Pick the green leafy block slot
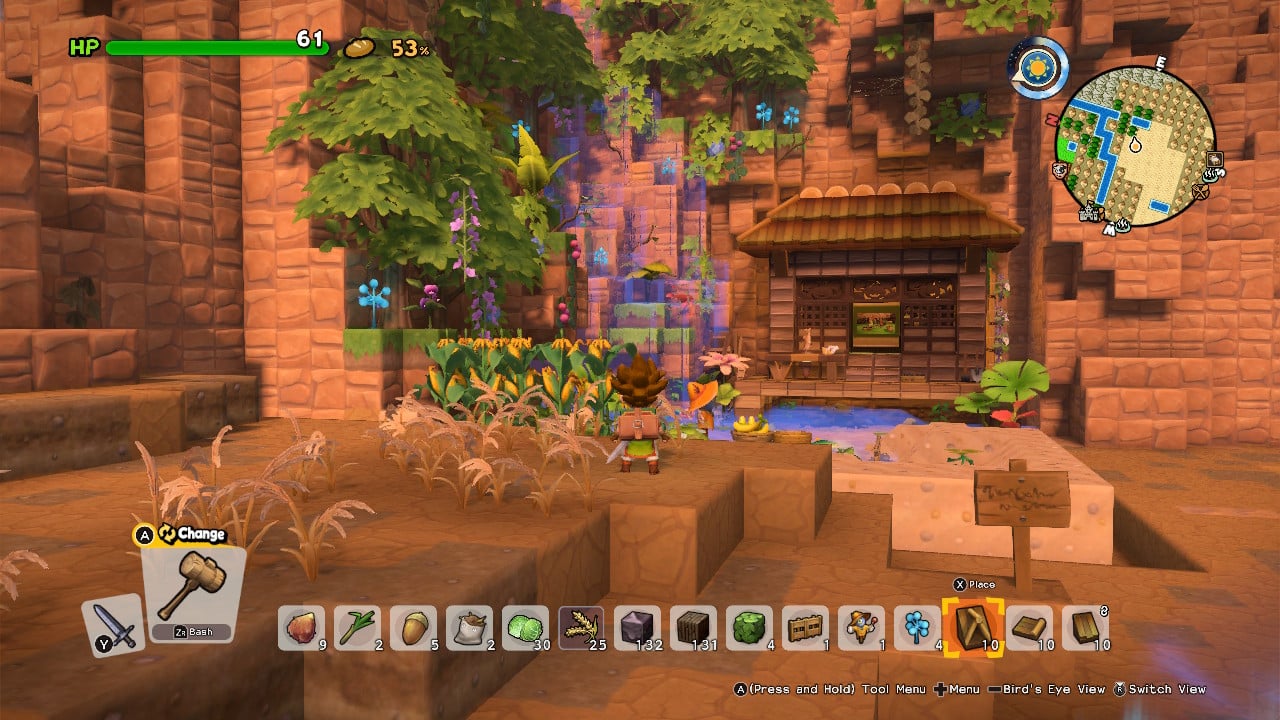This screenshot has width=1280, height=720. click(749, 628)
